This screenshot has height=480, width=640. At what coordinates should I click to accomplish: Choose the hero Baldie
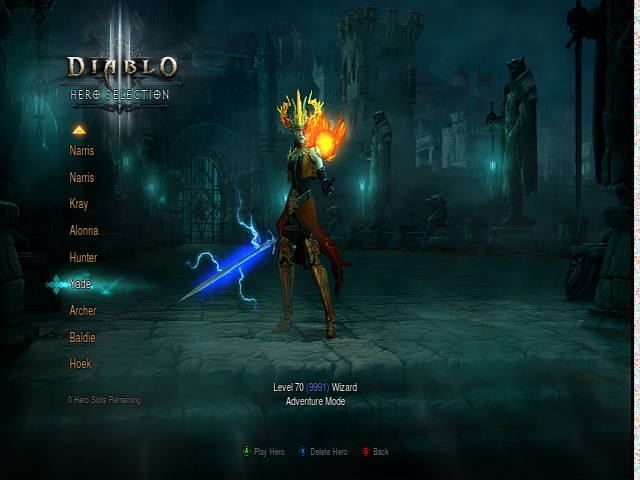pyautogui.click(x=82, y=338)
